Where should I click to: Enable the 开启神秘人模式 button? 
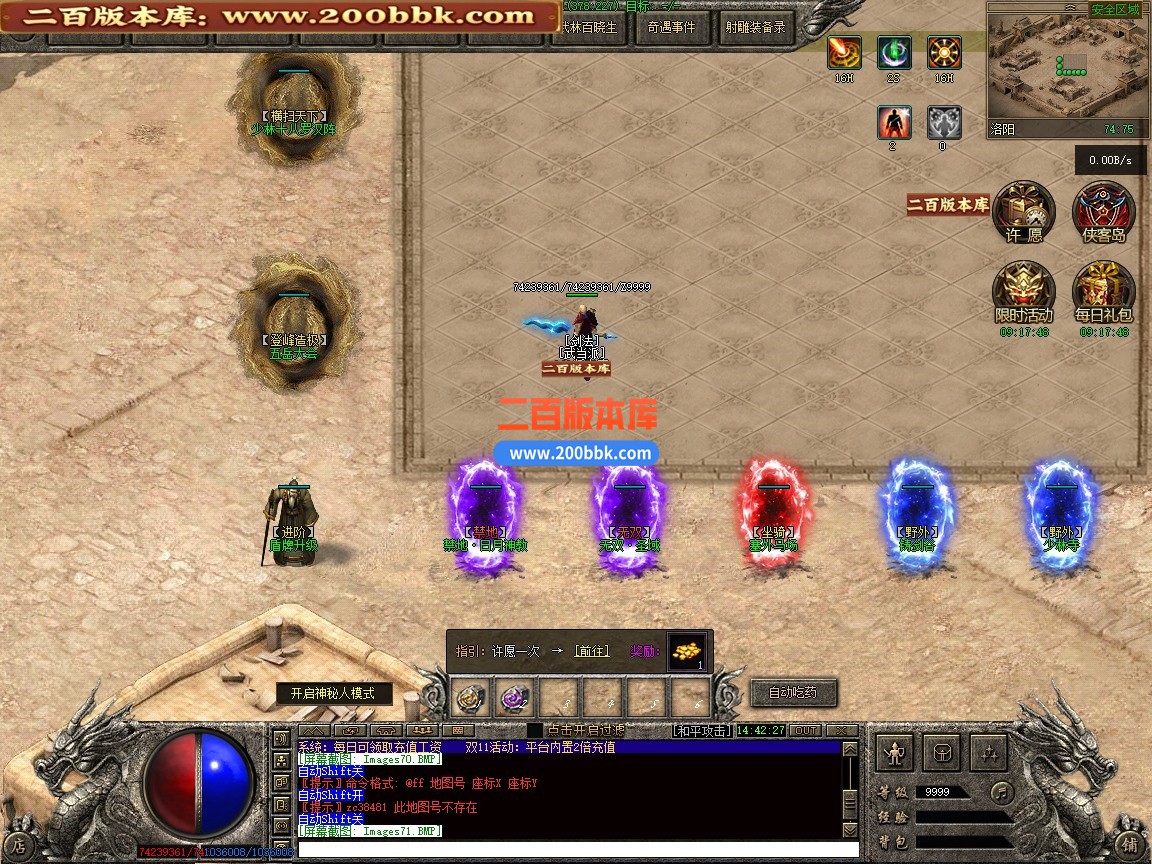[x=334, y=693]
